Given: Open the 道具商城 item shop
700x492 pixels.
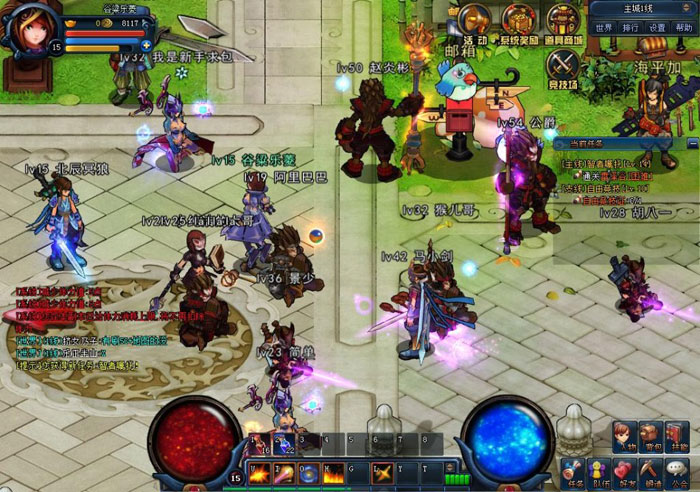Looking at the screenshot, I should click(x=563, y=19).
